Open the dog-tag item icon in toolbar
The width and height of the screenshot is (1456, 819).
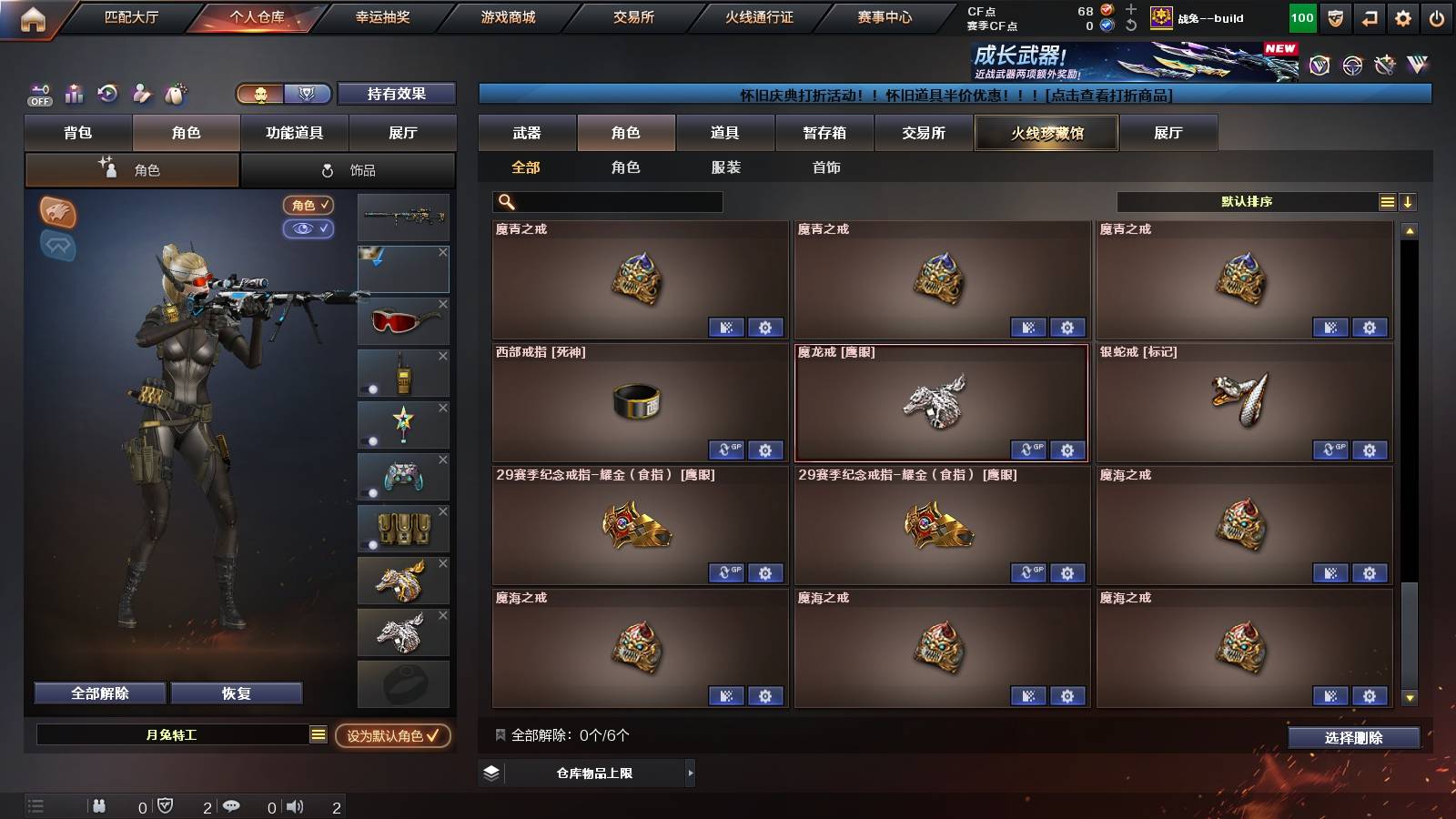(176, 94)
